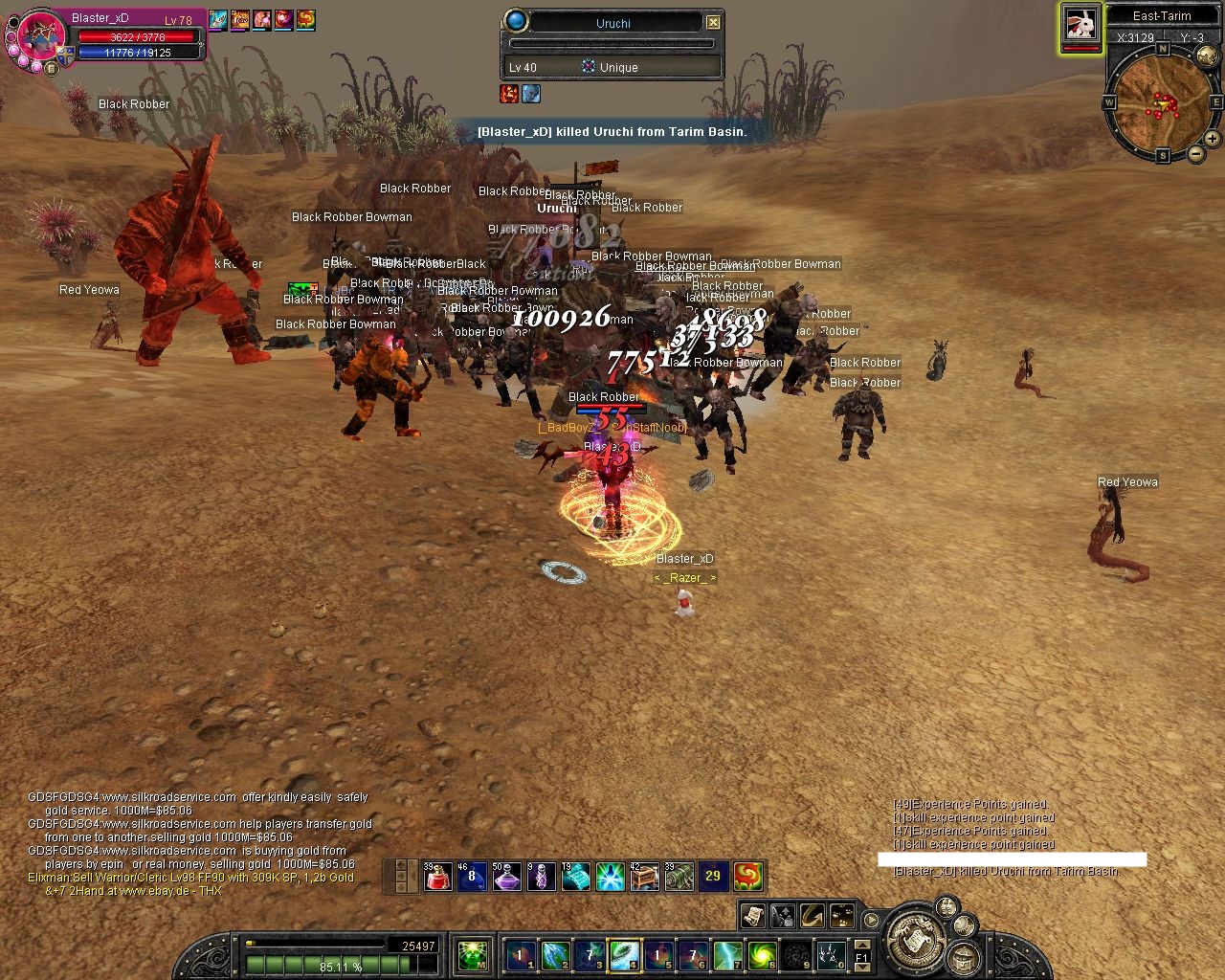
Task: Close the Uruchi target window
Action: click(x=713, y=22)
